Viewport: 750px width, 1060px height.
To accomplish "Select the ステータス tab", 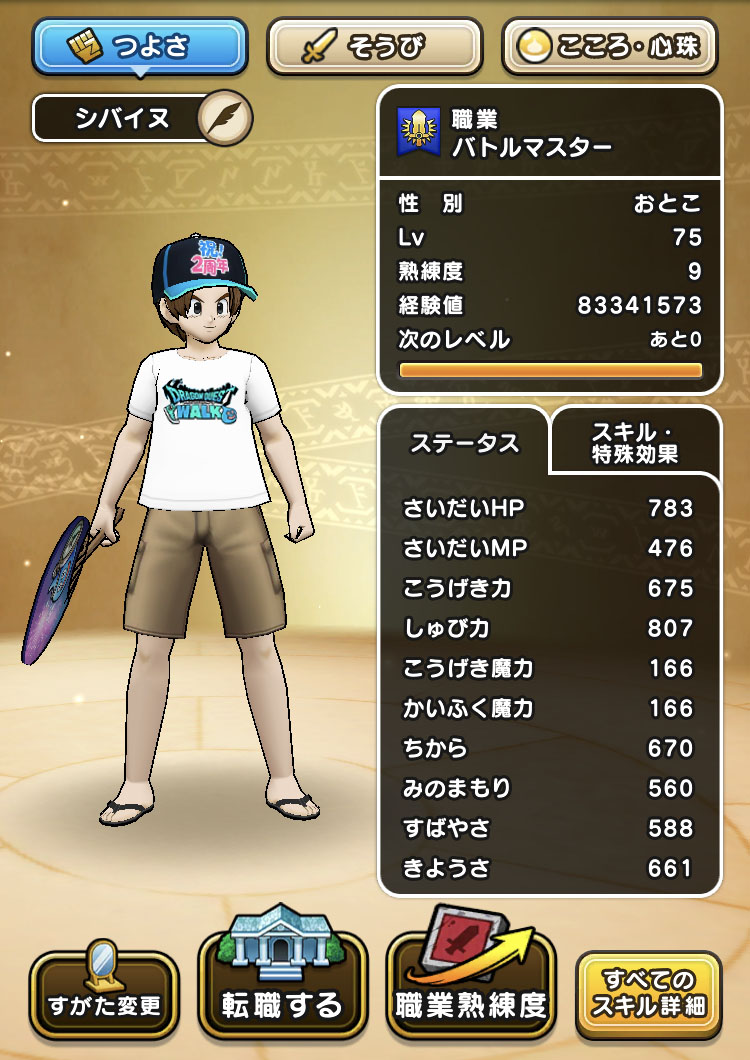I will (464, 443).
